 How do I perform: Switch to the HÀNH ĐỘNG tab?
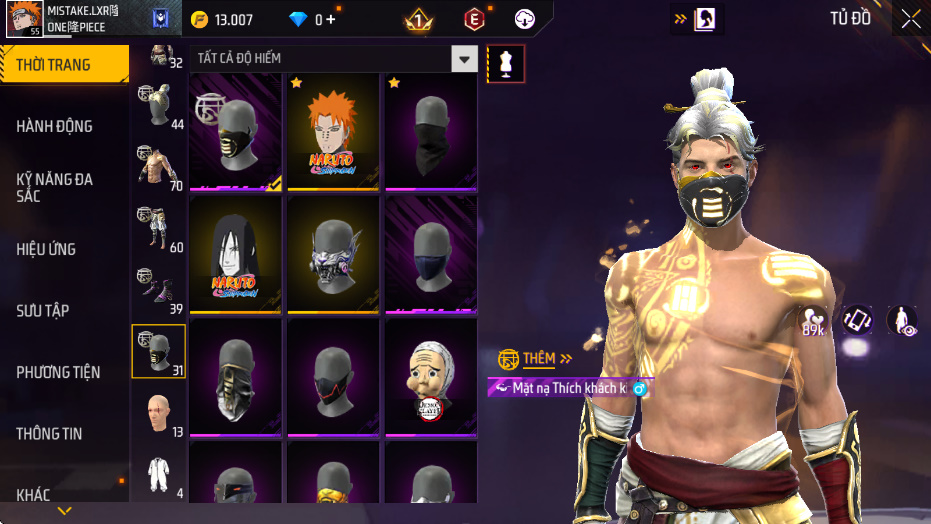click(x=55, y=126)
